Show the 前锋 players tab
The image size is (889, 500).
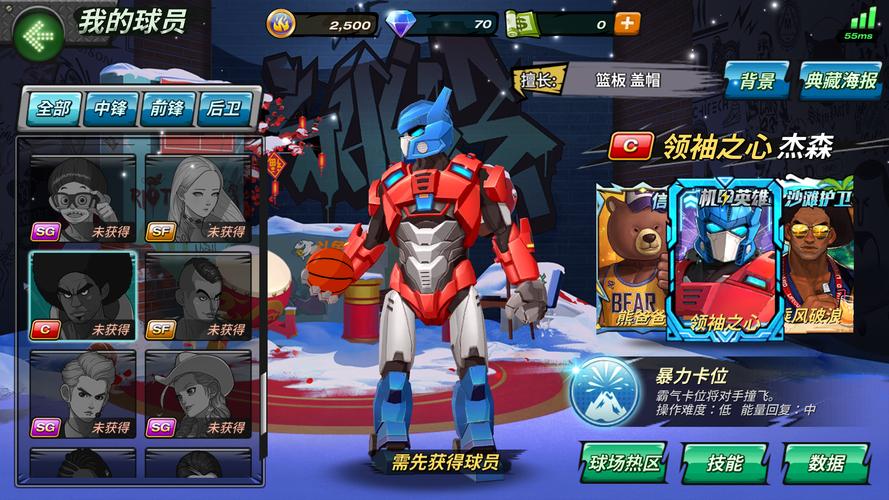167,109
